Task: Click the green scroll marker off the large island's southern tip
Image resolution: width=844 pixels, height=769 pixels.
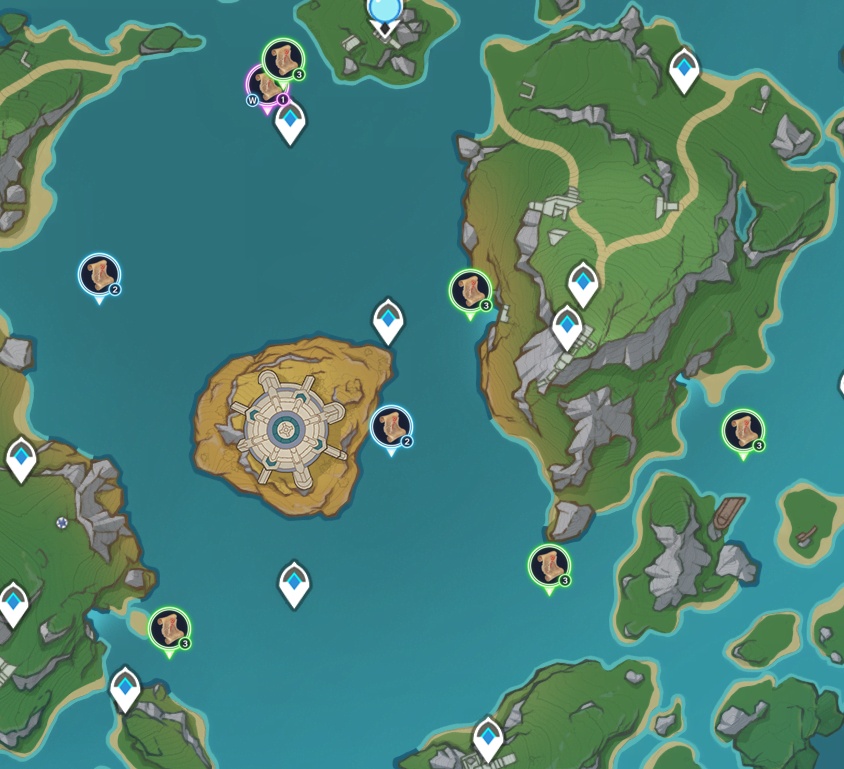Action: tap(549, 565)
